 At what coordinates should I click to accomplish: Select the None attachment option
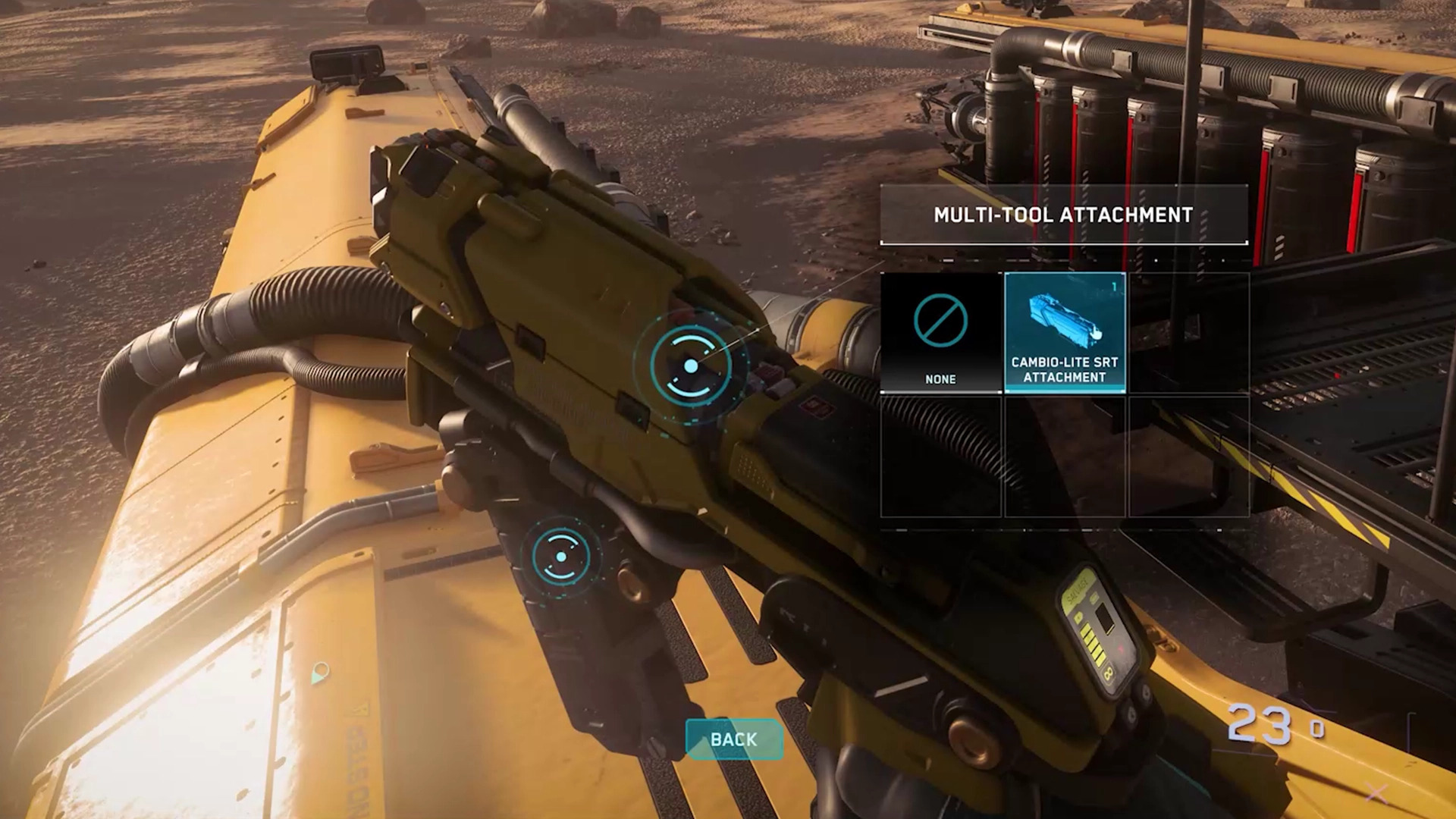pyautogui.click(x=940, y=333)
